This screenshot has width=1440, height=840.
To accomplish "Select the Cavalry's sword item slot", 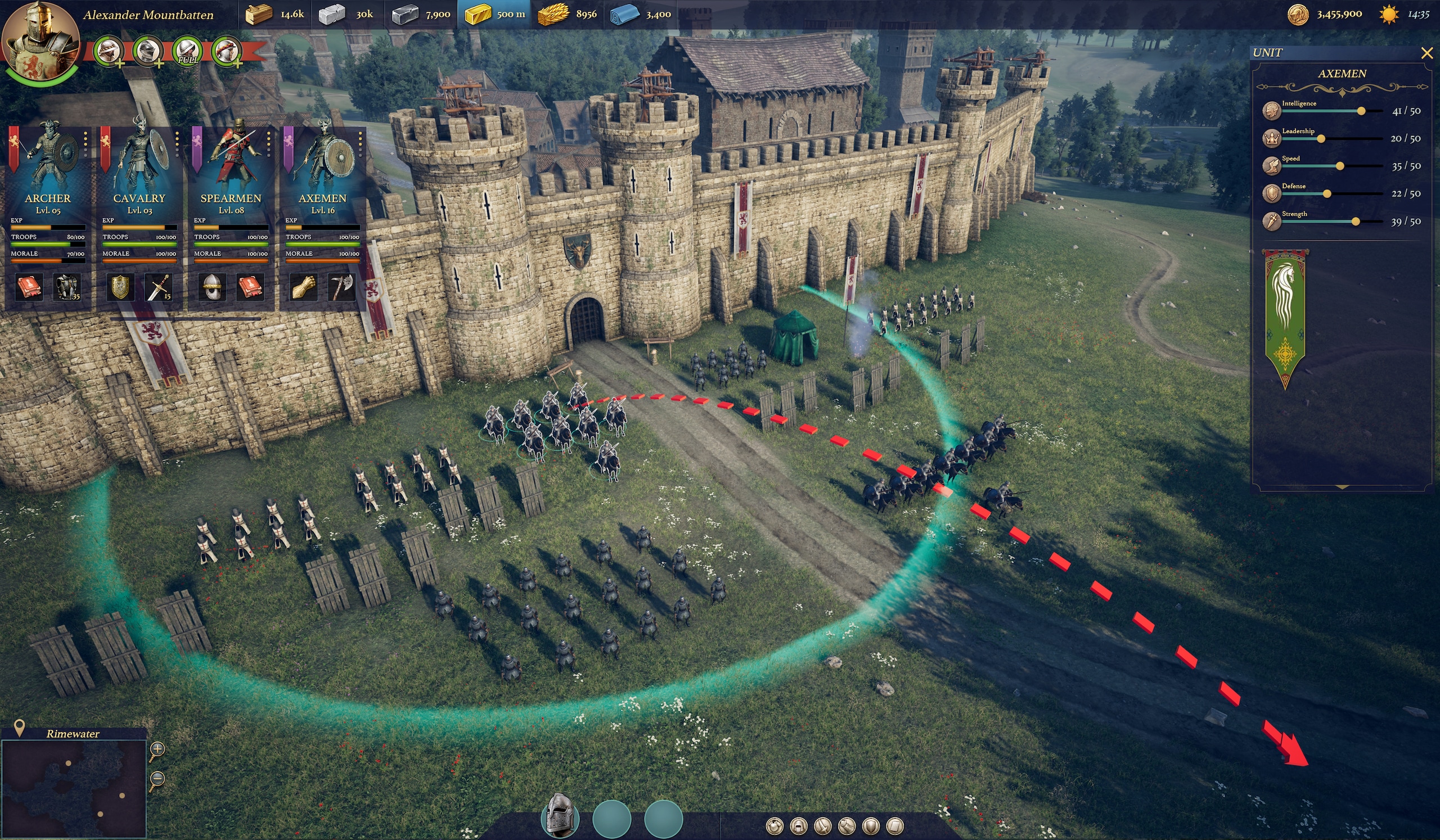I will click(158, 287).
